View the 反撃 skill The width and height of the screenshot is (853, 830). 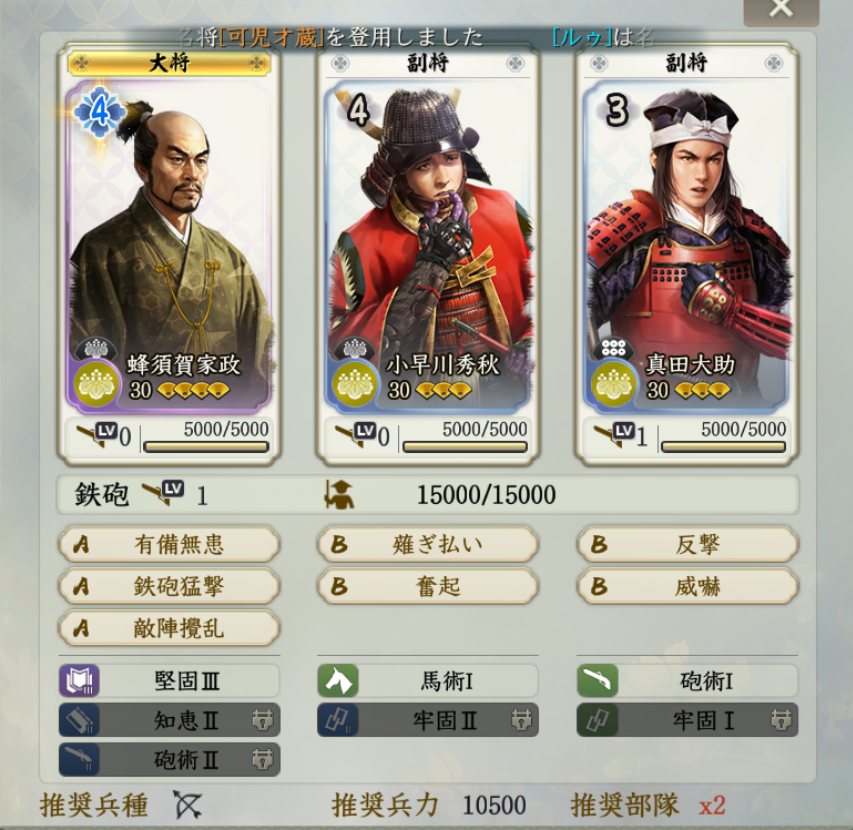tap(687, 545)
